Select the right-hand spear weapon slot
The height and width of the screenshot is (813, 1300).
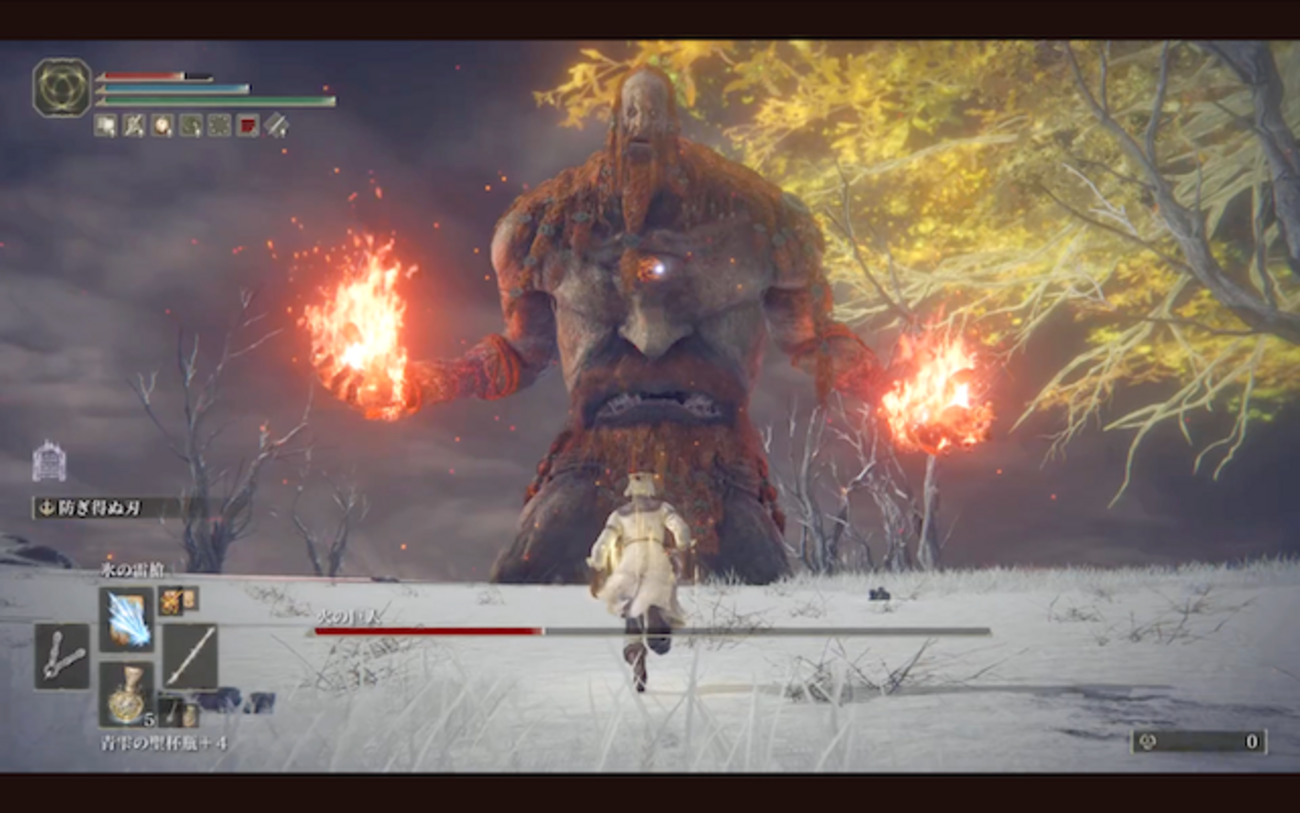click(189, 656)
